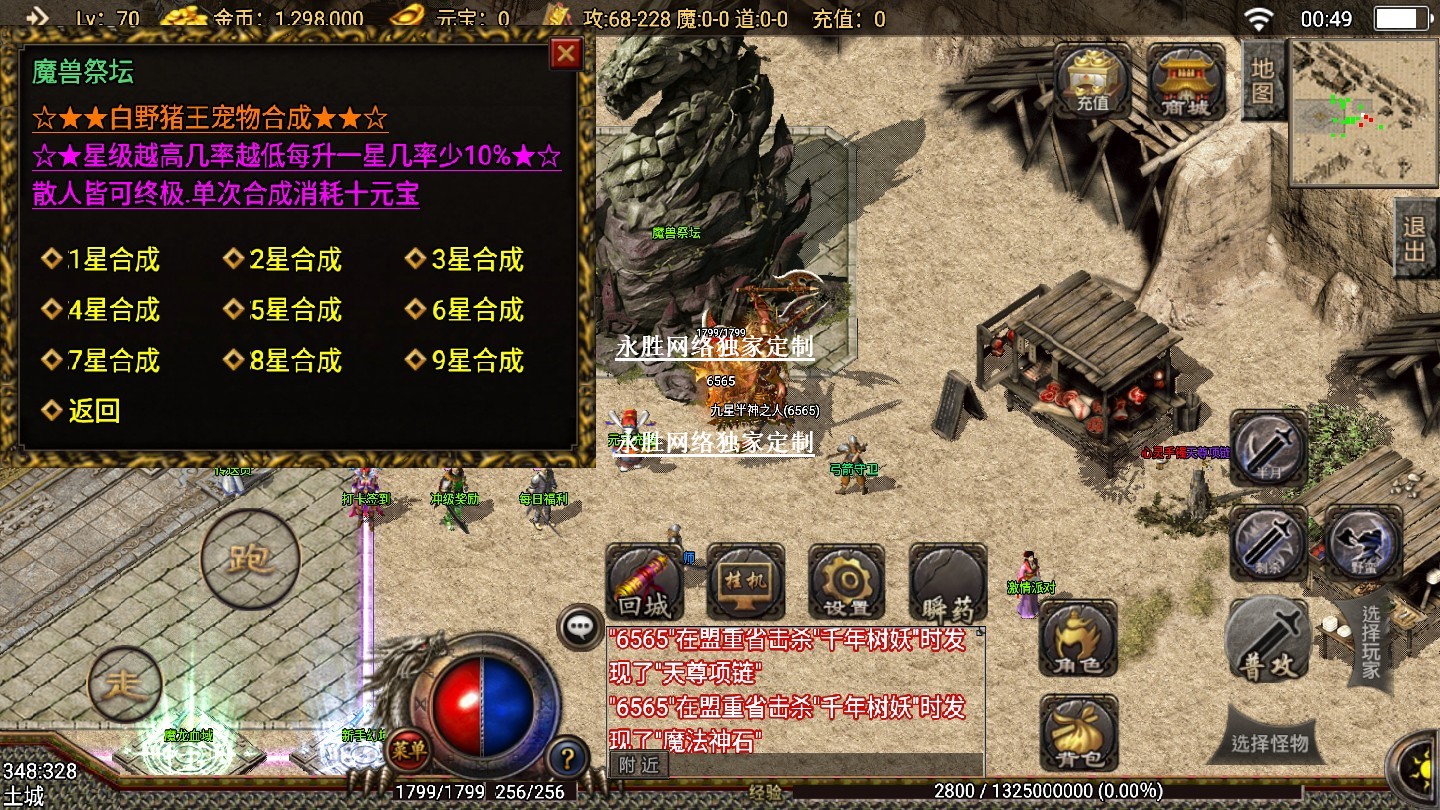This screenshot has height=810, width=1440.
Task: Click the minimap in the corner
Action: click(x=1361, y=112)
